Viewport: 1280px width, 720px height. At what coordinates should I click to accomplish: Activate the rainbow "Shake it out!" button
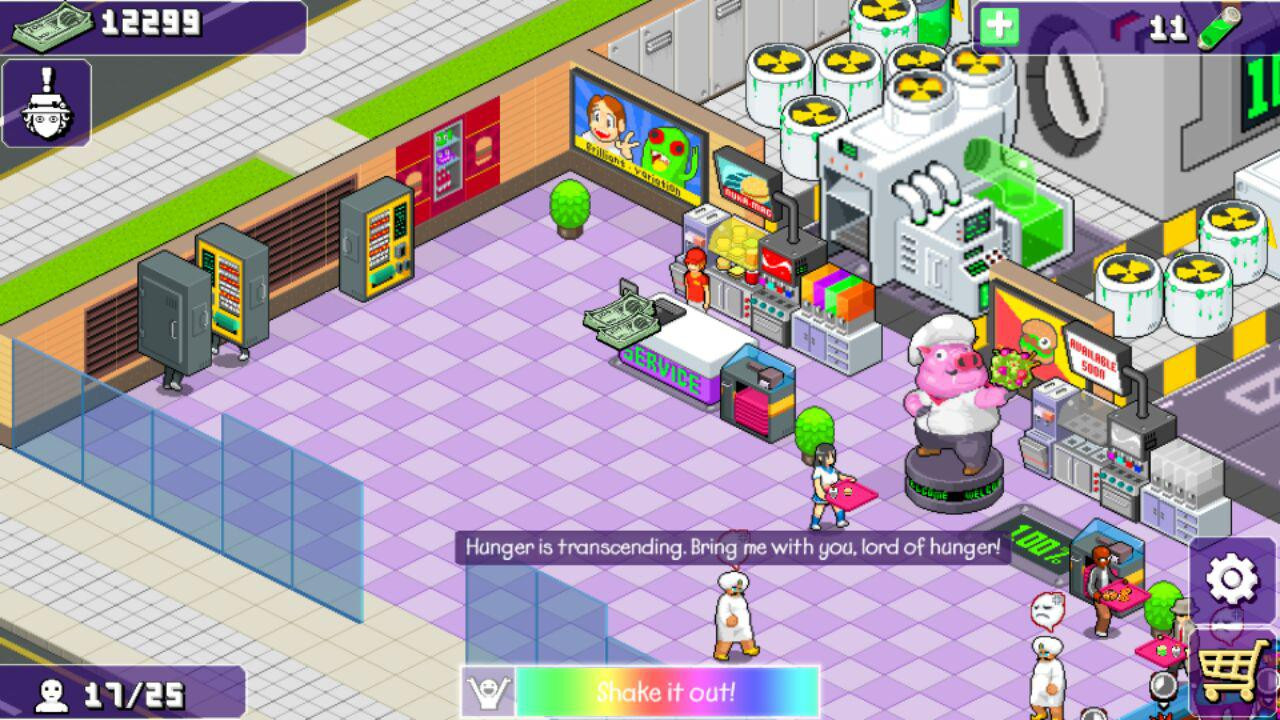click(666, 692)
